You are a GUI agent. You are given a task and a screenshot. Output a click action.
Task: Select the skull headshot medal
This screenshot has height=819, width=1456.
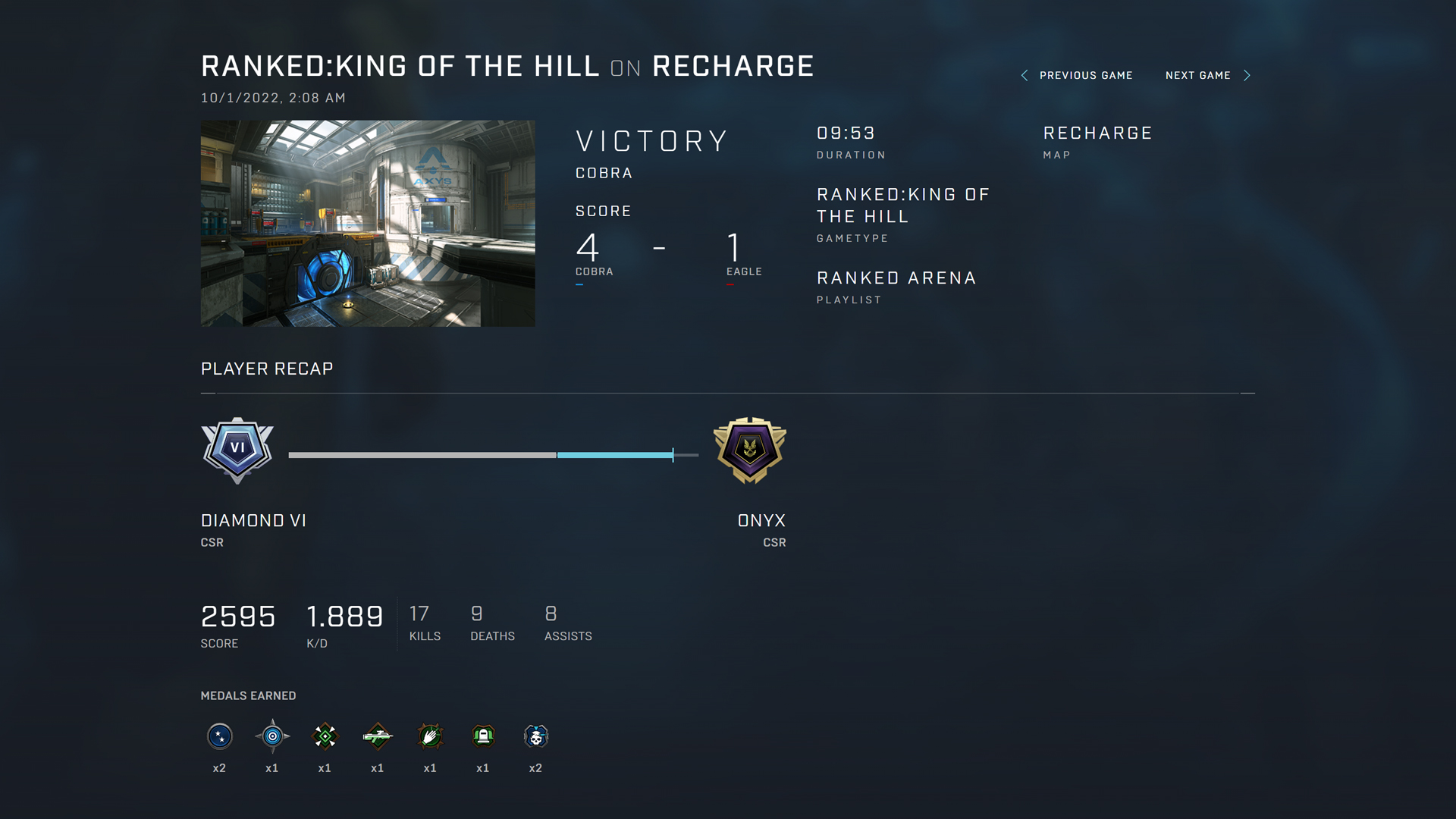click(x=535, y=736)
